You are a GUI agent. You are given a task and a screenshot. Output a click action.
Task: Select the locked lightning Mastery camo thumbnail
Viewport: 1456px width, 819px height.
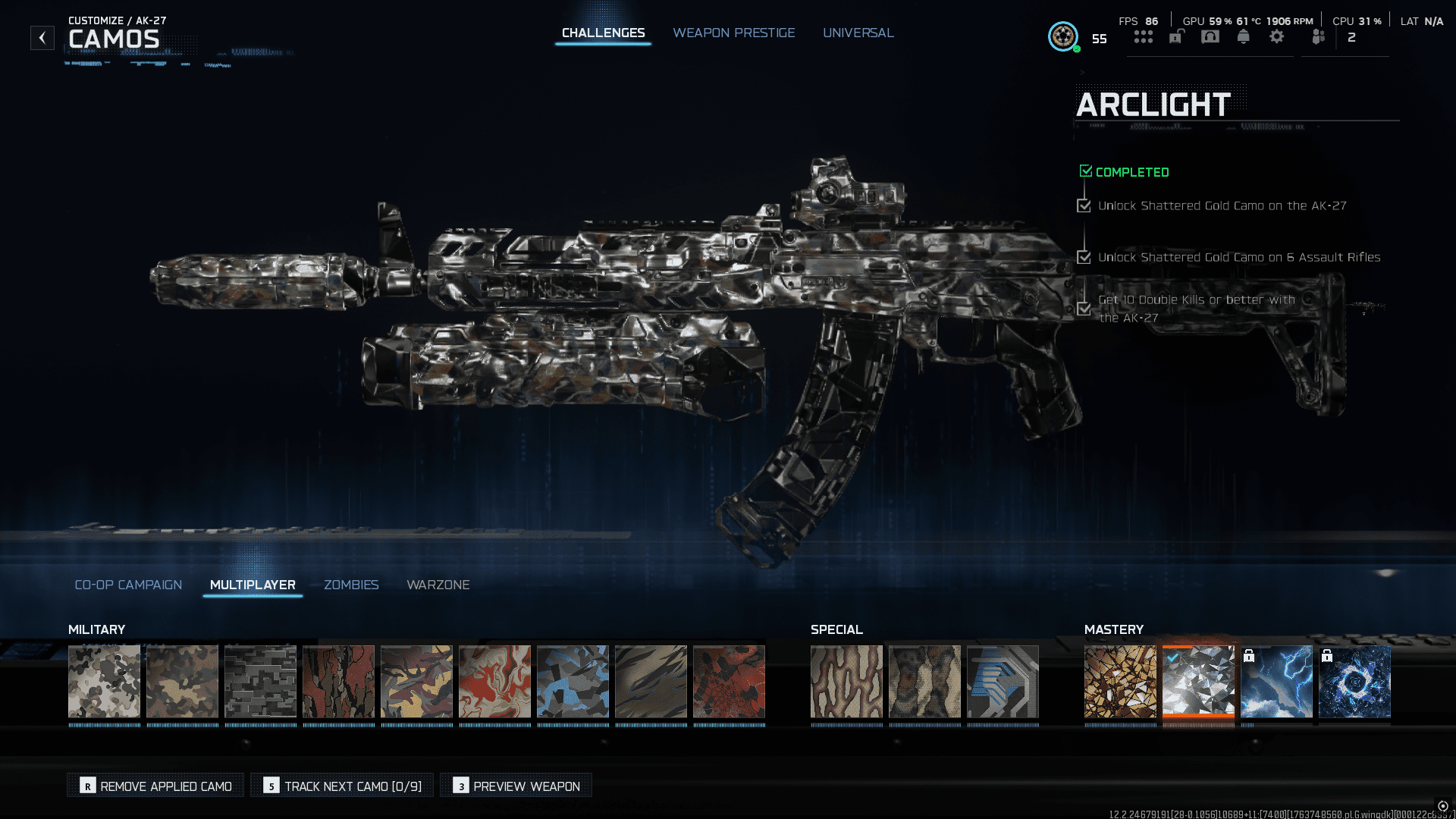click(1277, 681)
